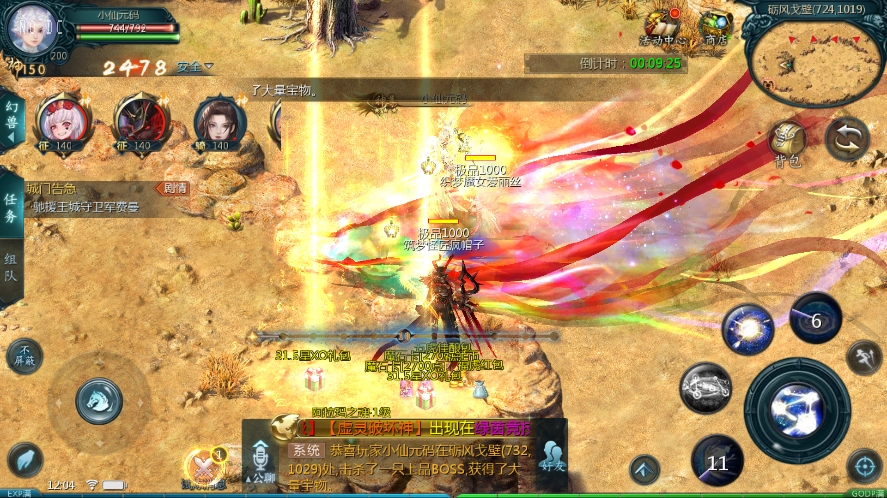Screen dimensions: 887x498
Task: Select the white-haired girl pet portrait
Action: click(x=61, y=120)
